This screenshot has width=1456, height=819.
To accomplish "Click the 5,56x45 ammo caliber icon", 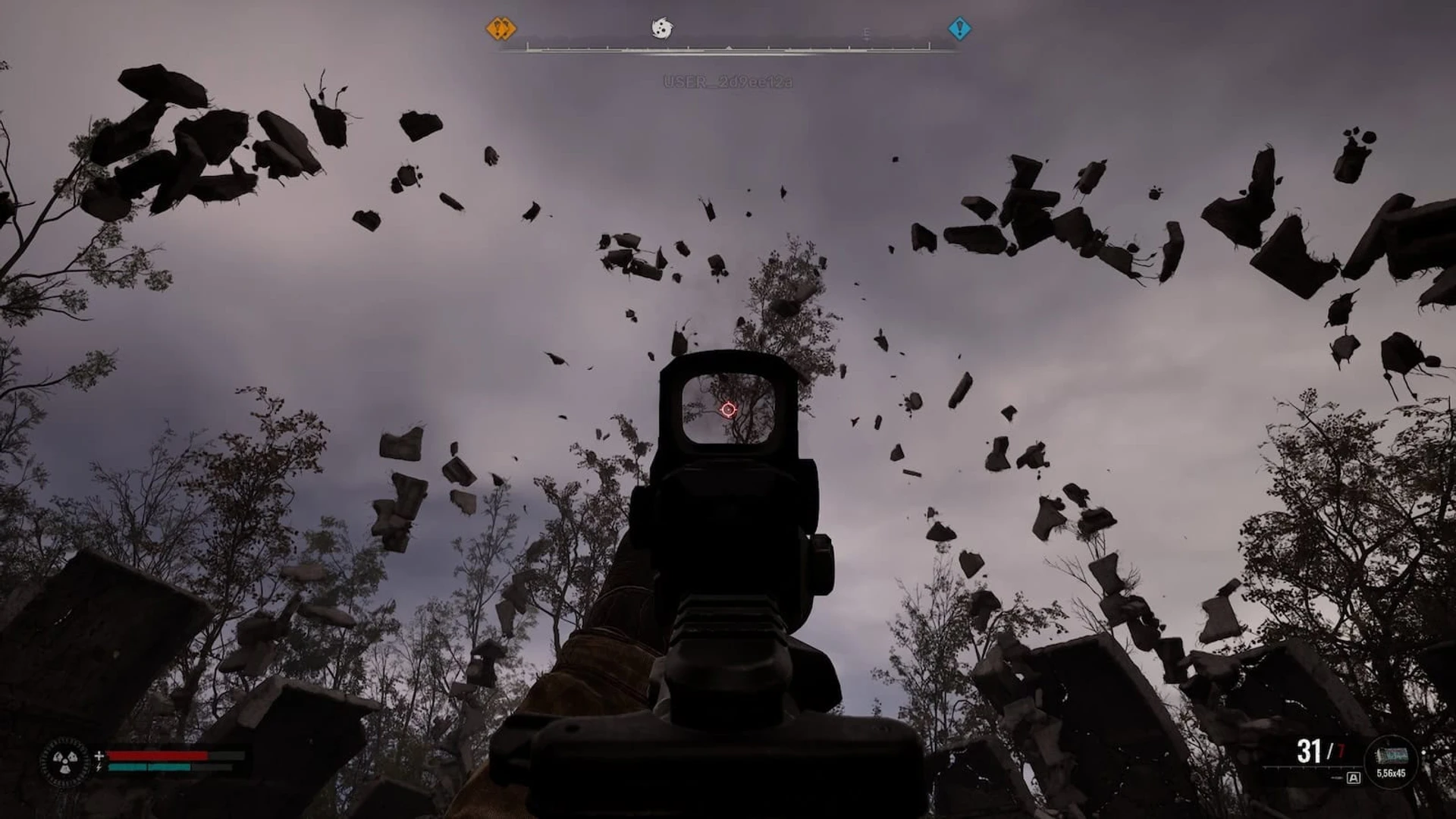I will coord(1391,773).
